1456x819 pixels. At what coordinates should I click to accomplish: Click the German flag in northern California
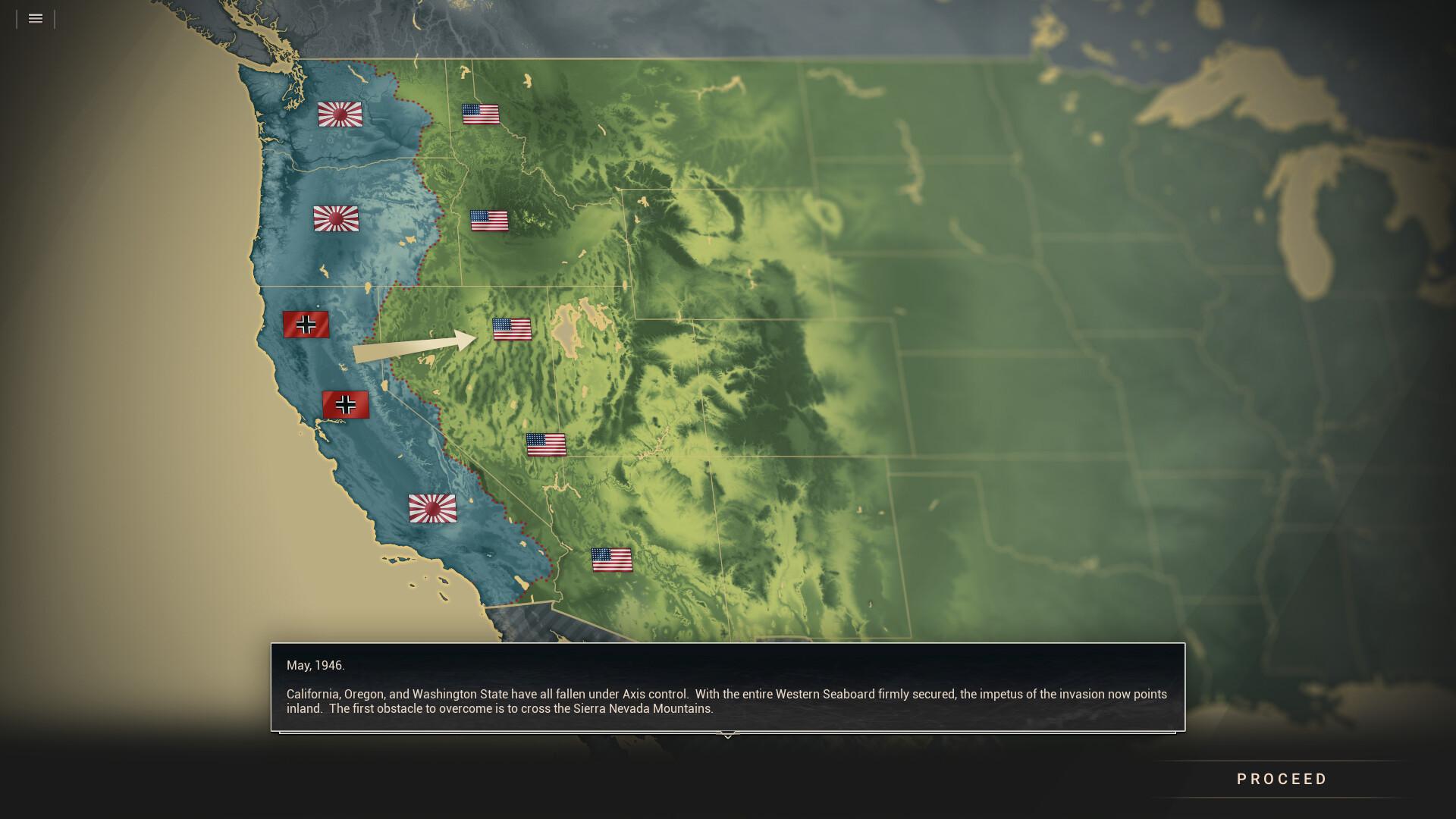[x=306, y=325]
